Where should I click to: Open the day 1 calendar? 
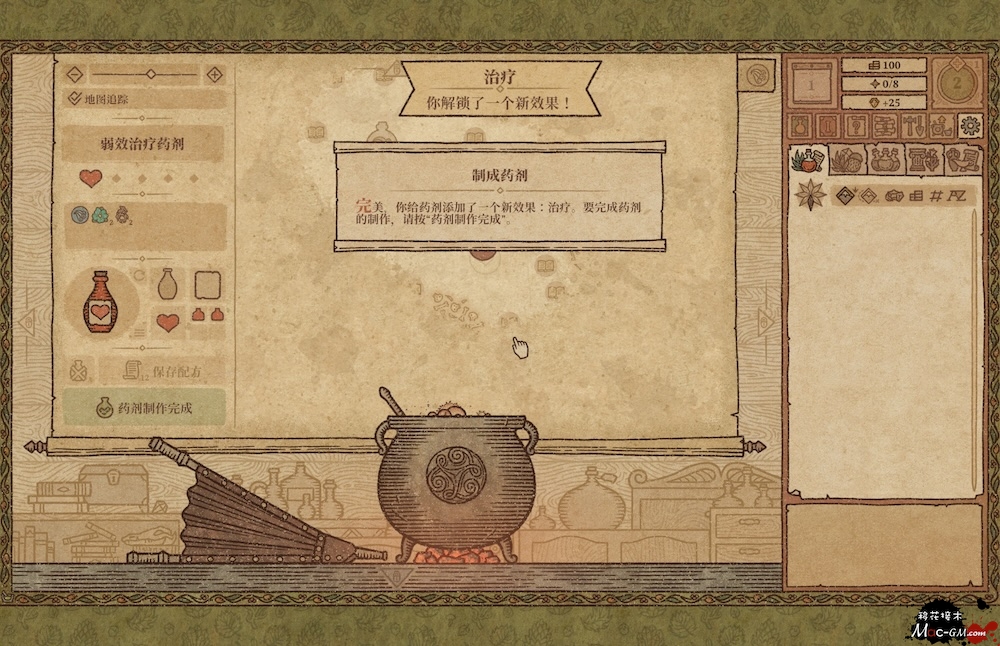(811, 85)
